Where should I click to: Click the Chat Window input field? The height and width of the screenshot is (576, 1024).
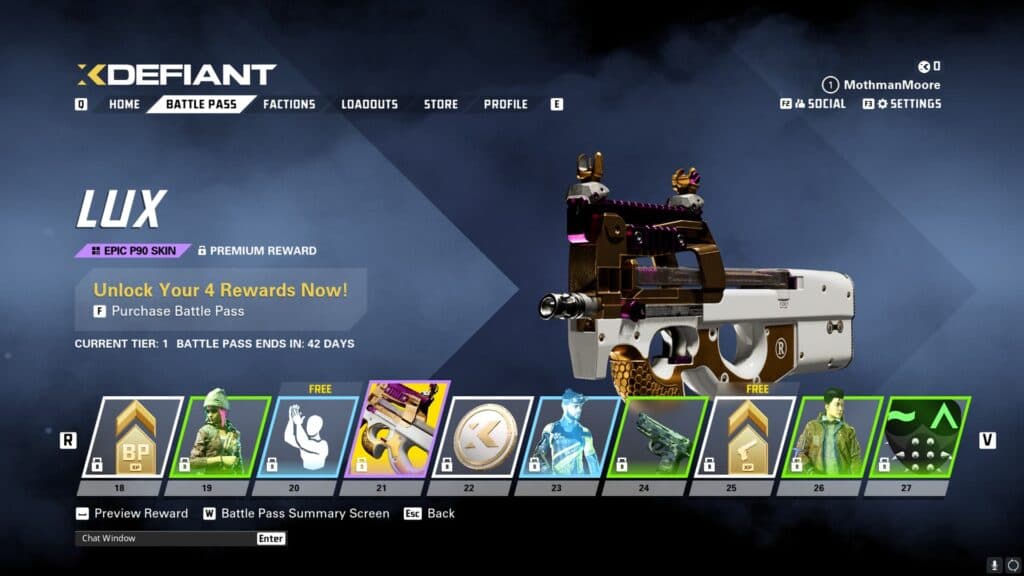[x=166, y=538]
